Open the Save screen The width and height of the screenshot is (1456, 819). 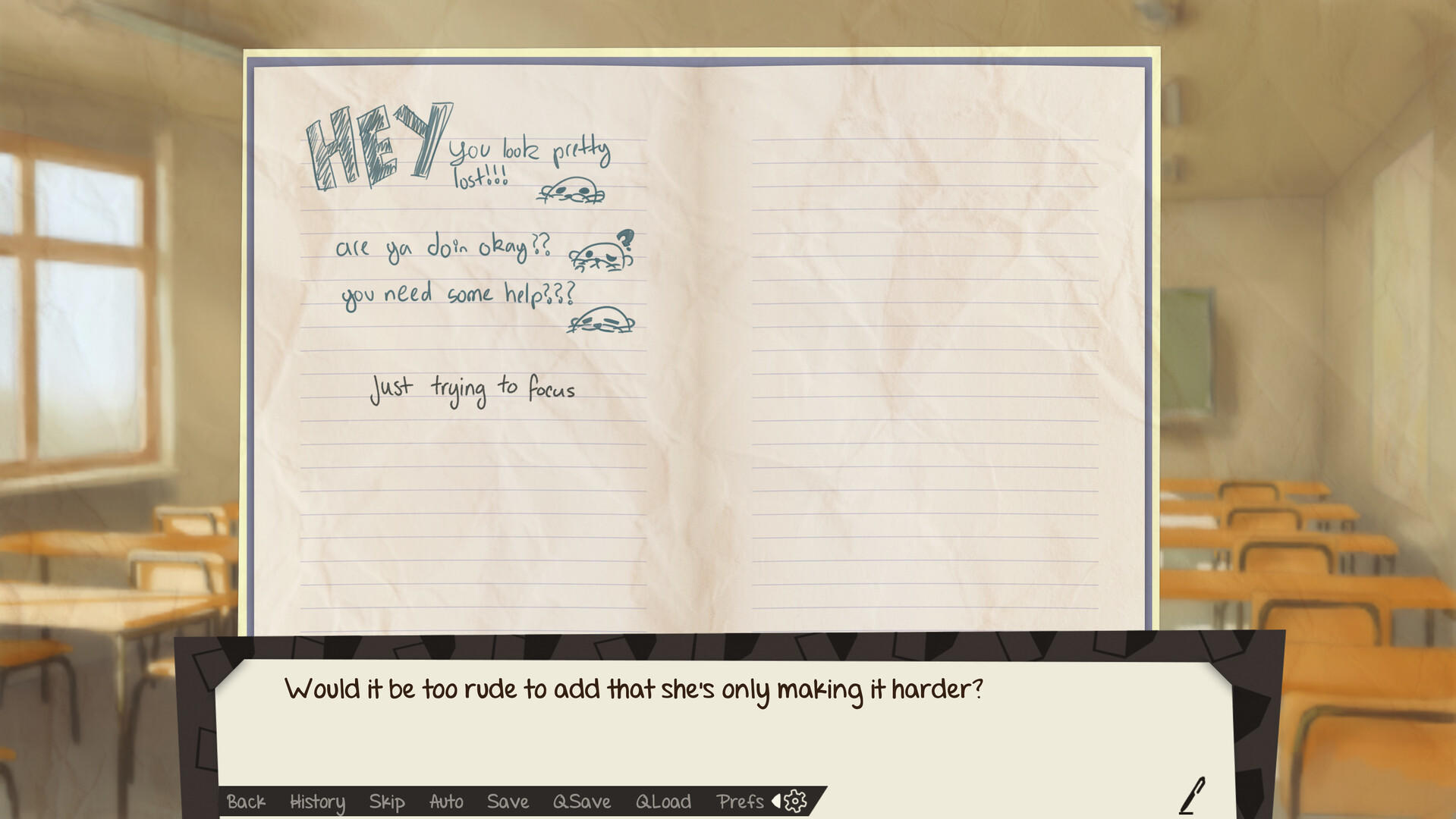pyautogui.click(x=508, y=802)
